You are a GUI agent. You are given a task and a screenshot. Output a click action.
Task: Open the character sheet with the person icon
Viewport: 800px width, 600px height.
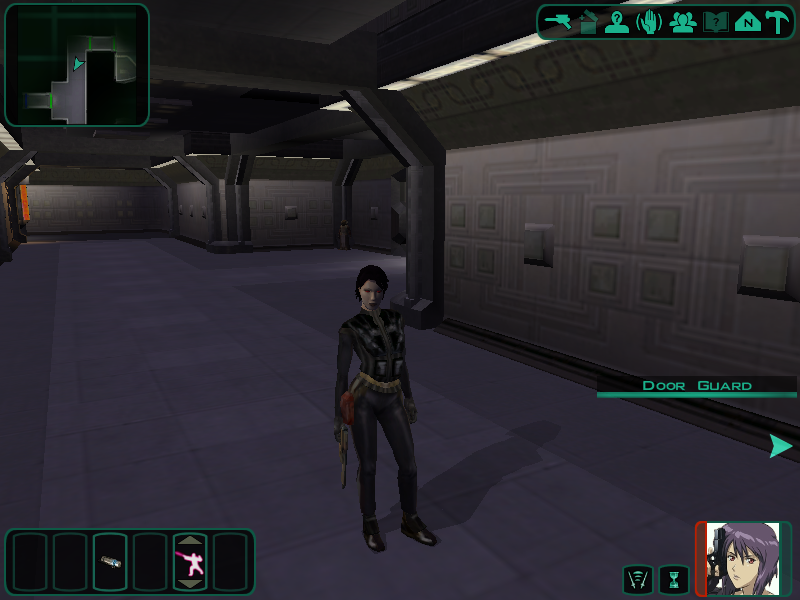pos(617,22)
